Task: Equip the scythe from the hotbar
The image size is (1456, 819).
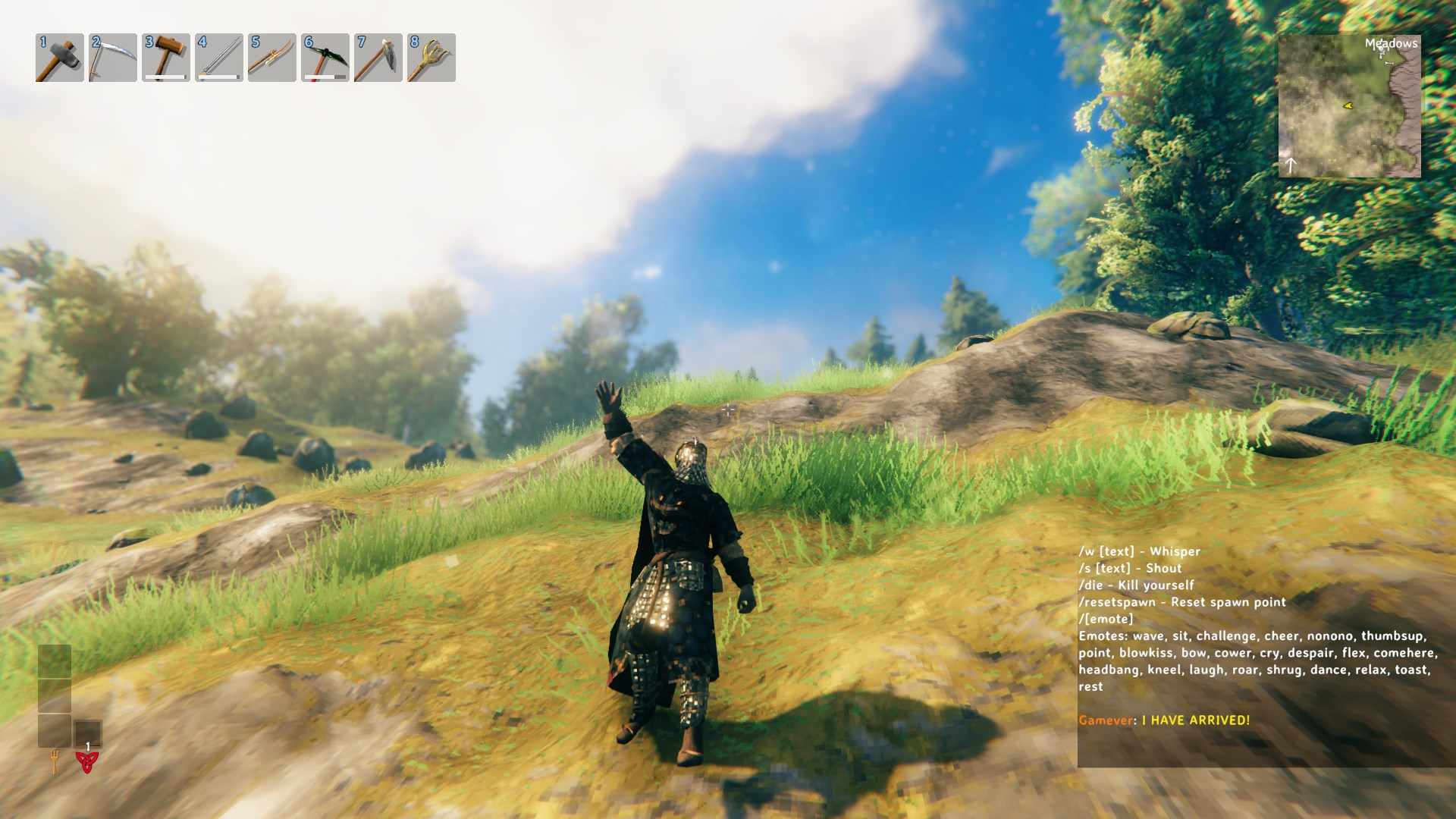Action: pyautogui.click(x=112, y=58)
